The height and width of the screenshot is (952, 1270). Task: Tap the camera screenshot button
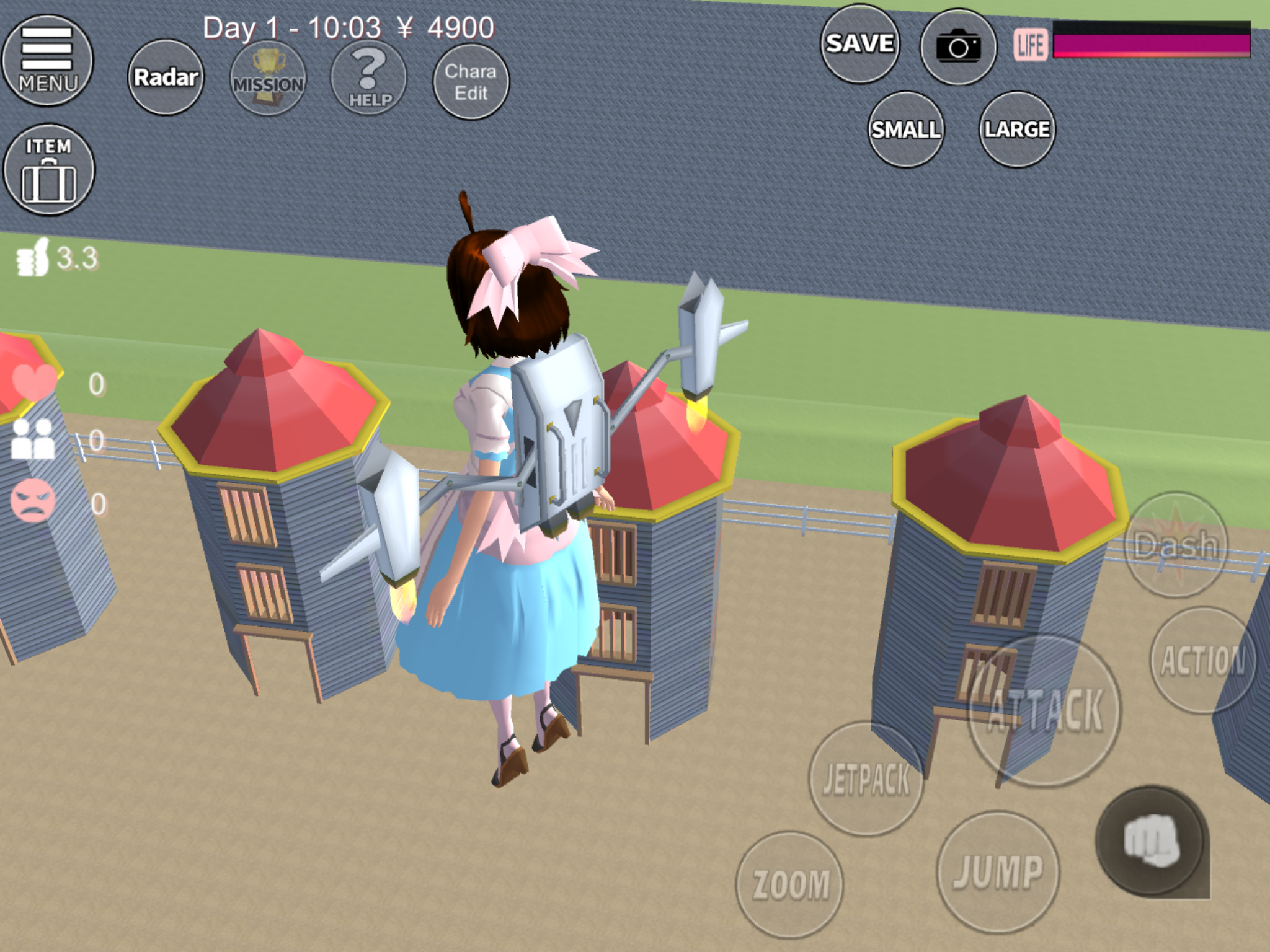(958, 46)
